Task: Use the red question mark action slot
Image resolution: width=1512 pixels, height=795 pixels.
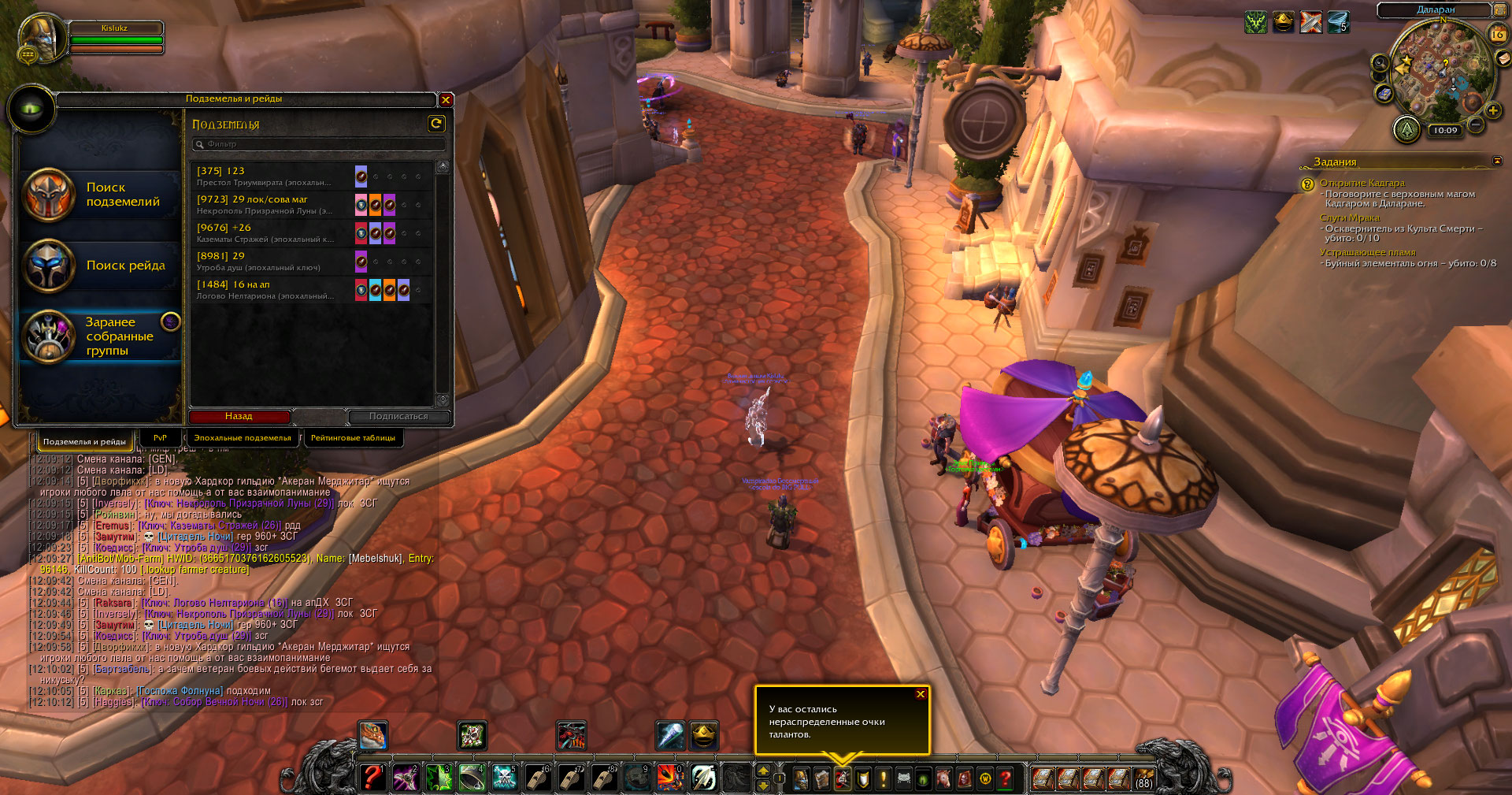Action: click(372, 778)
